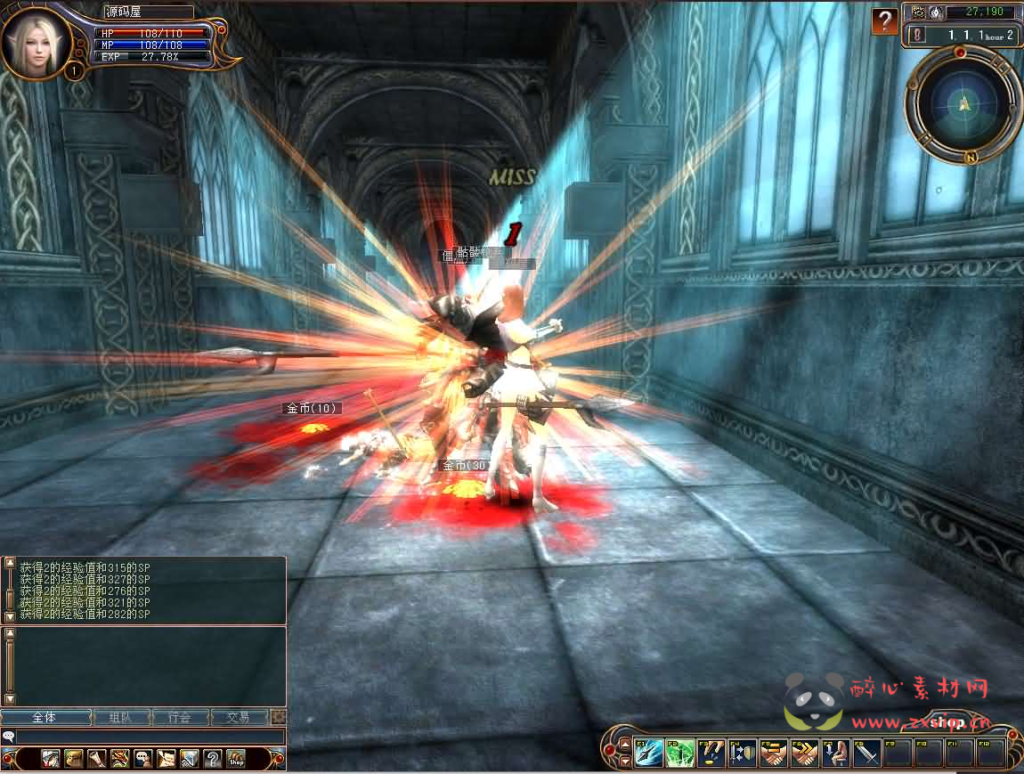Image resolution: width=1024 pixels, height=774 pixels.
Task: Open the character portrait menu icon
Action: tap(51, 759)
